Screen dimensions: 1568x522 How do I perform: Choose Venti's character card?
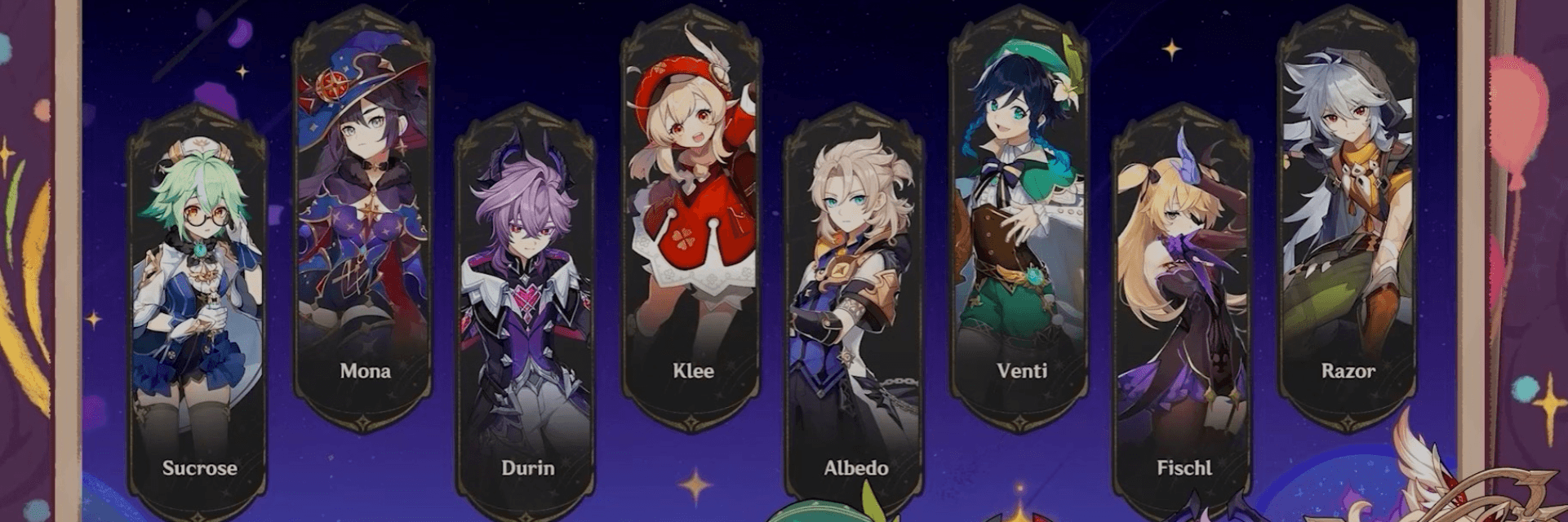(1020, 220)
